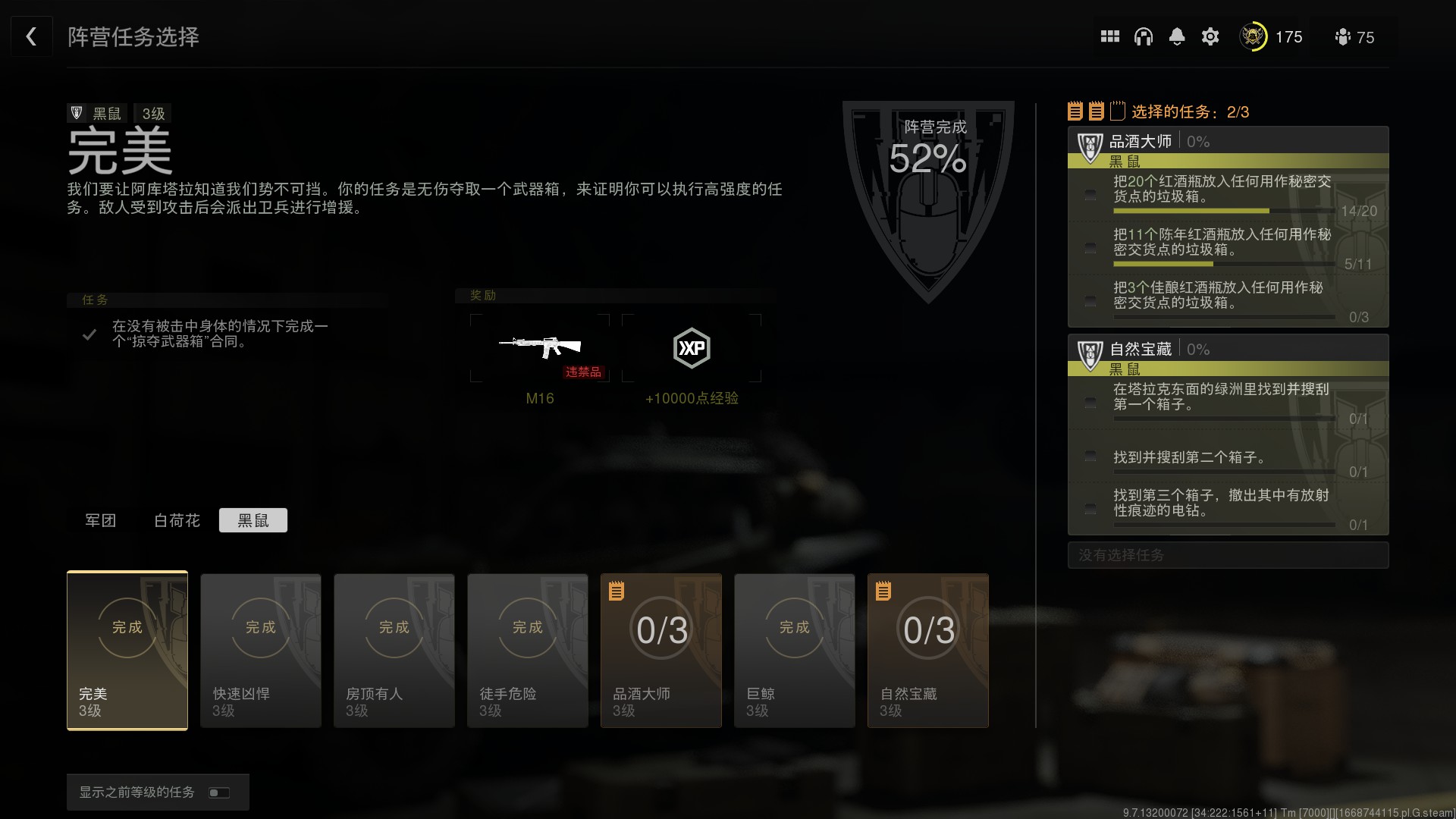The image size is (1456, 819).
Task: Select the 黑鼠 faction tab
Action: tap(253, 520)
